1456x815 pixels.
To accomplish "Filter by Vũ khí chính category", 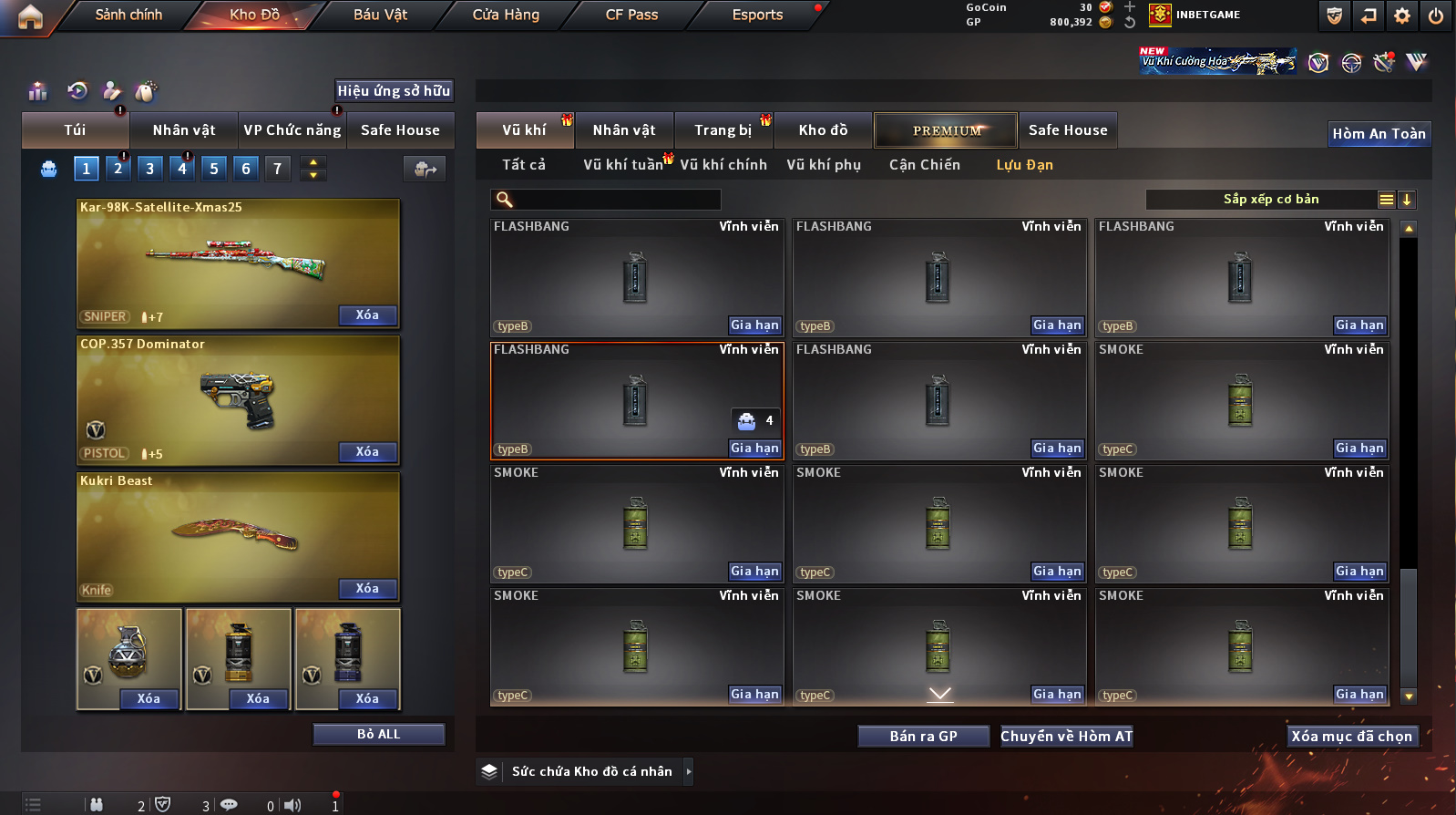I will tap(723, 165).
